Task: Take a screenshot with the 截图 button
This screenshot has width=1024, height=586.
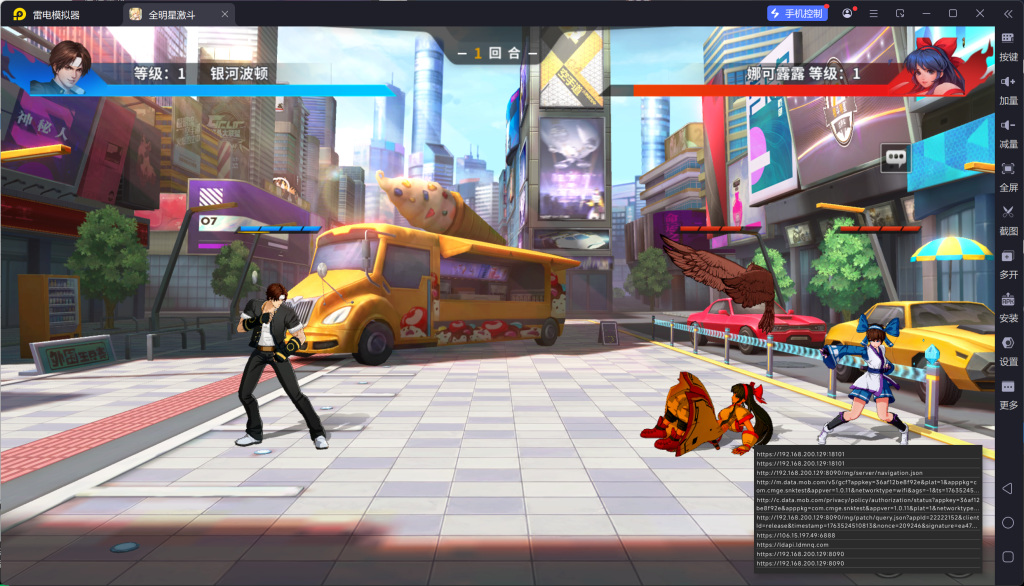Action: click(1008, 219)
